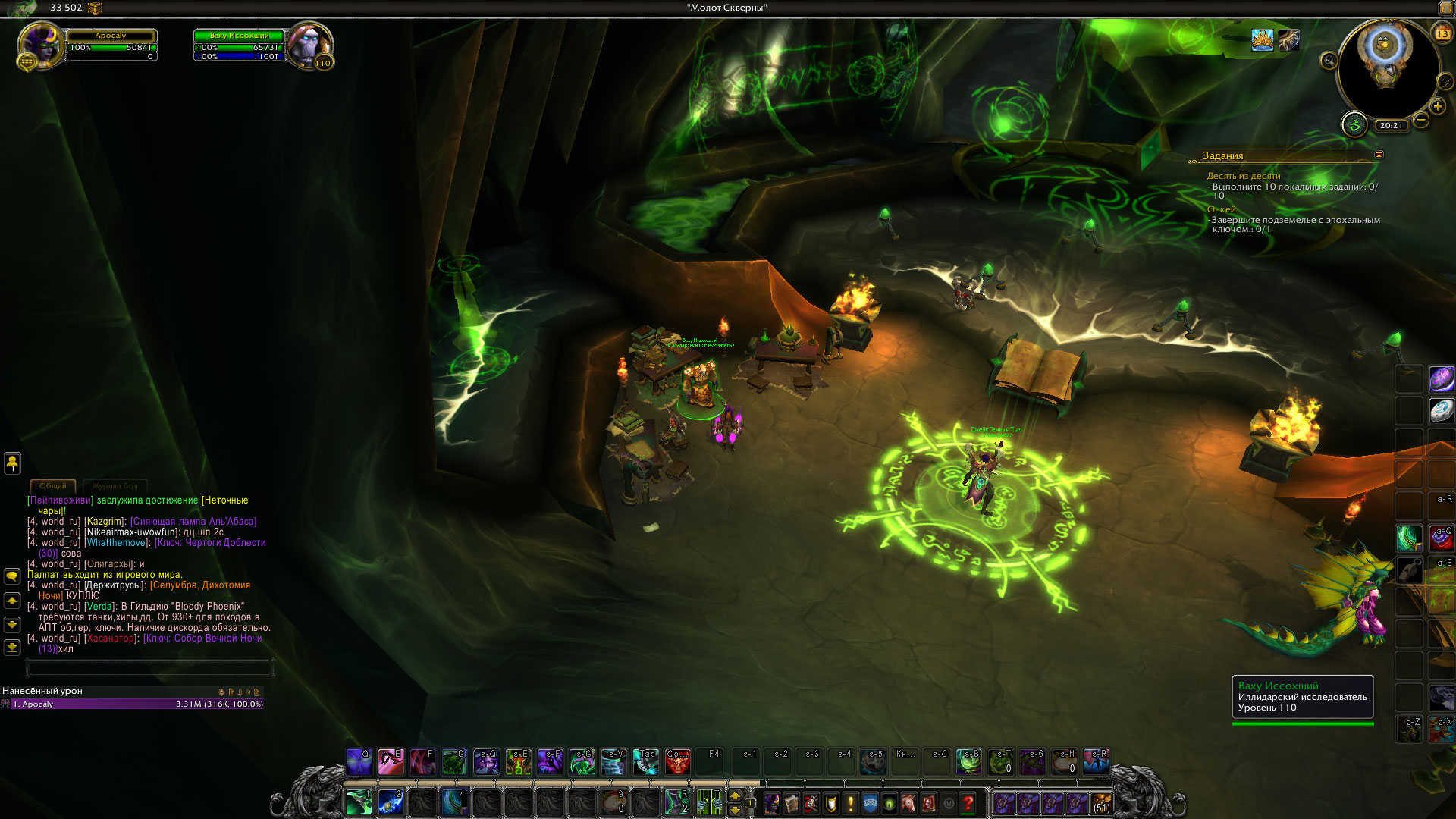The image size is (1456, 819).
Task: Open the calendar showing day 13
Action: coord(1442,33)
